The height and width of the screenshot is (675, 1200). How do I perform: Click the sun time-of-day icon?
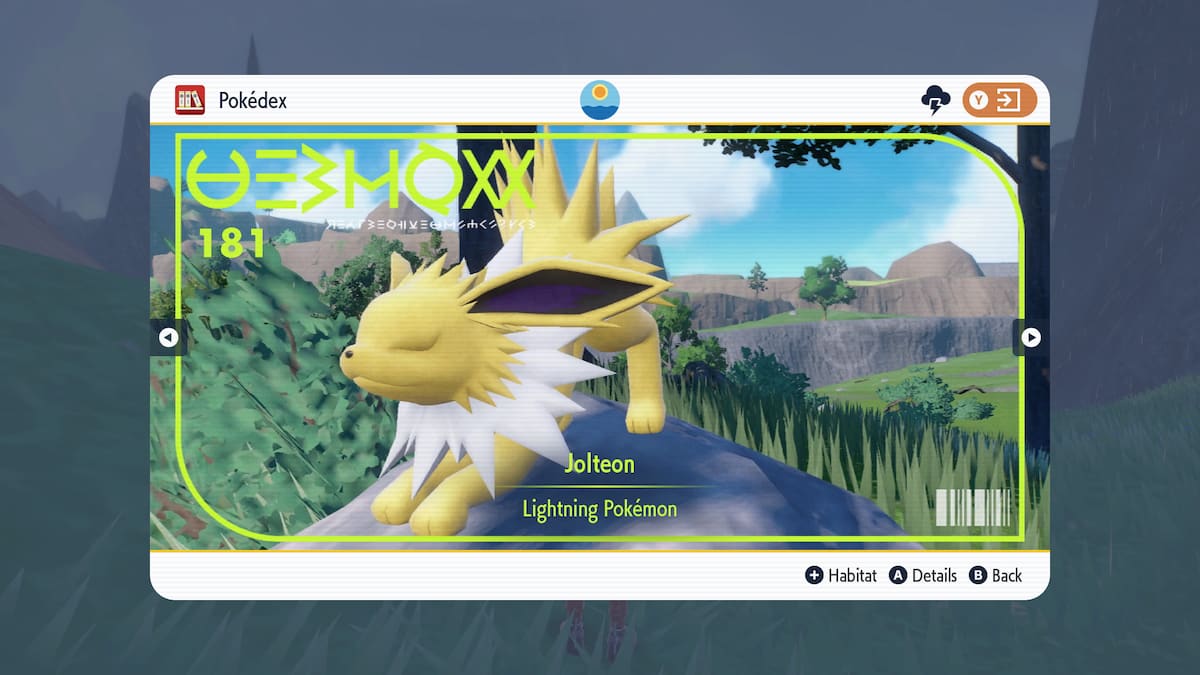tap(600, 100)
